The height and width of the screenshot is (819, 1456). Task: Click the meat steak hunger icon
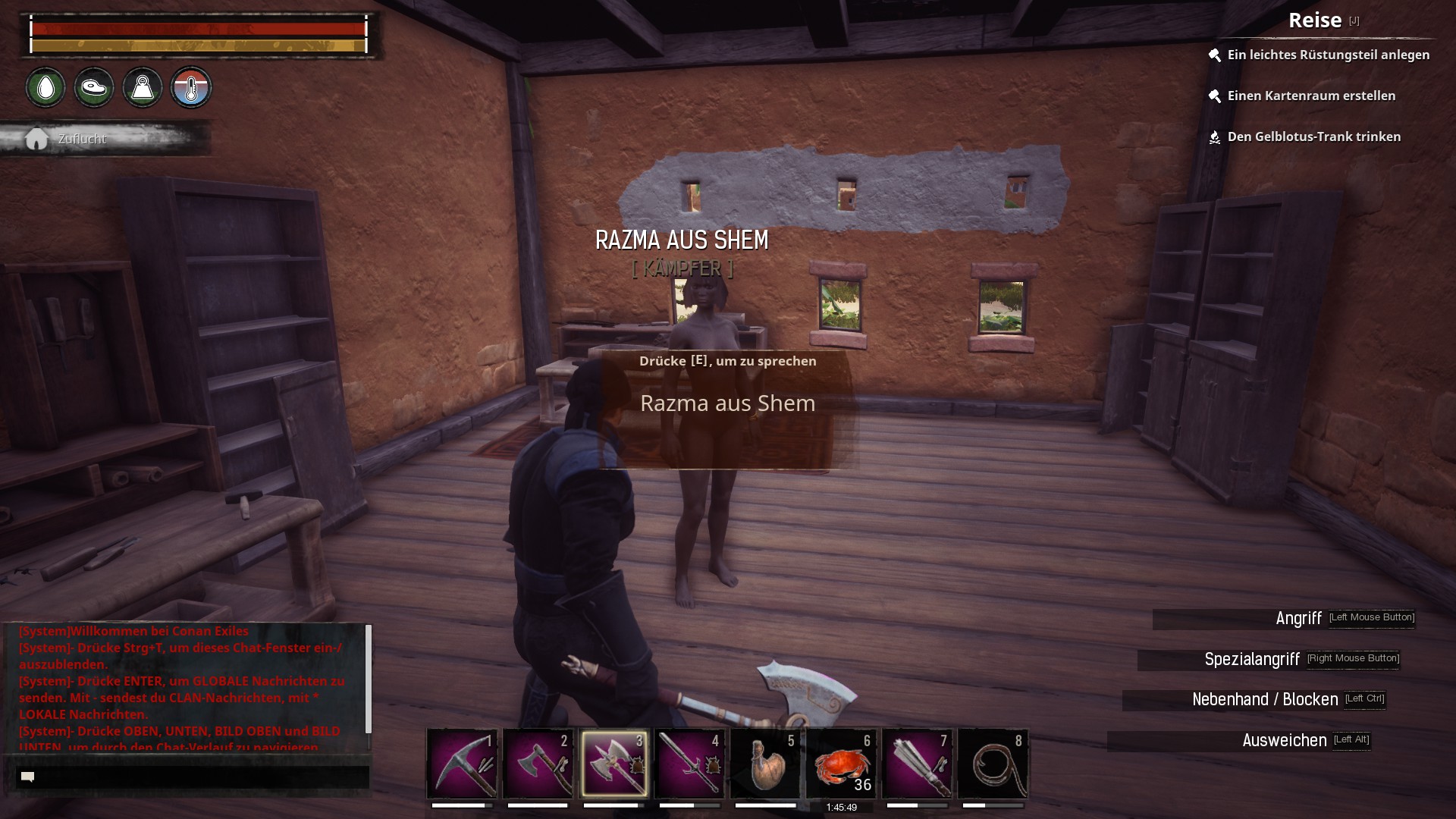[x=94, y=88]
